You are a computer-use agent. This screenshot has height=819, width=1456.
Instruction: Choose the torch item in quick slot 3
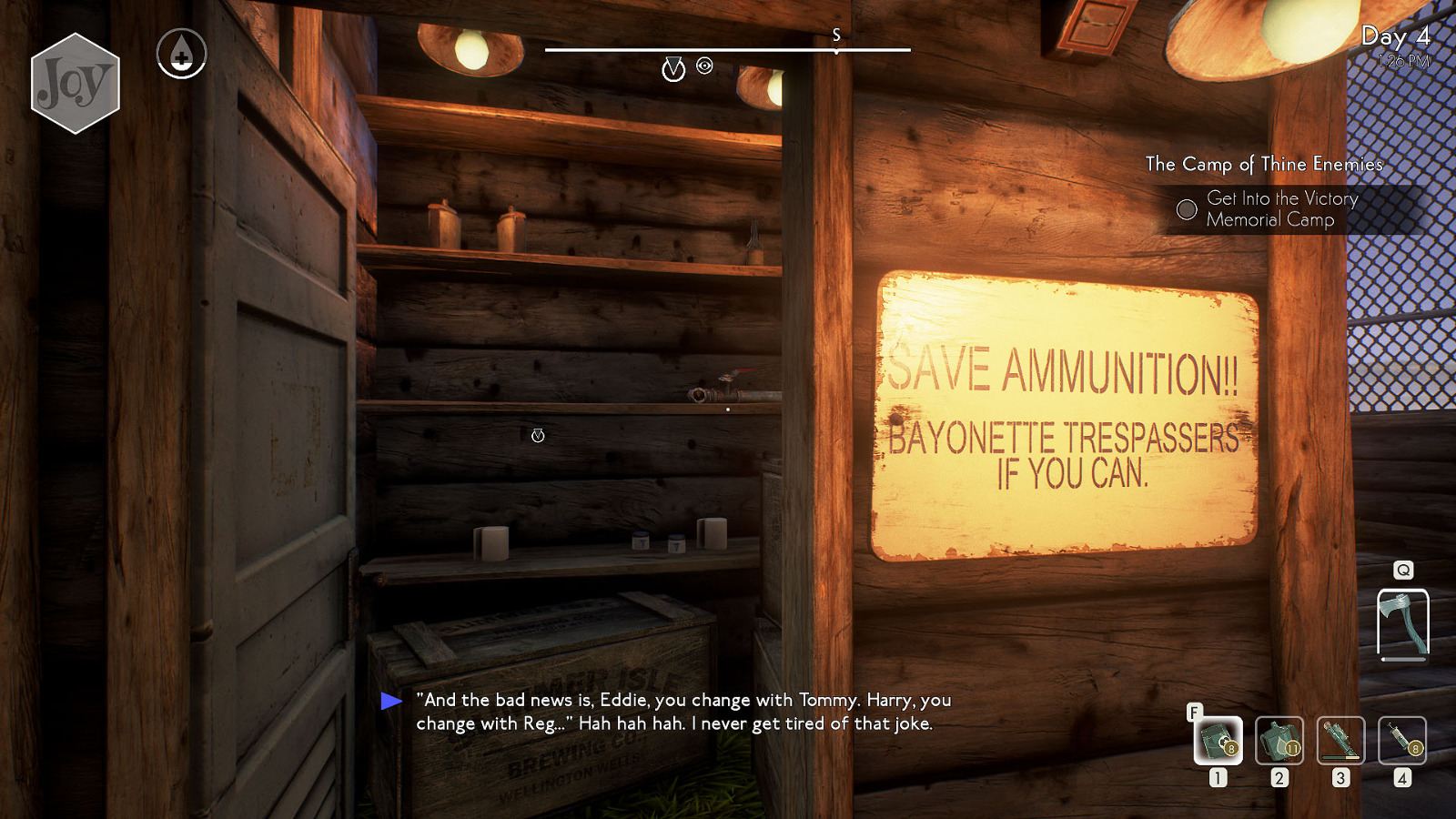(1340, 740)
